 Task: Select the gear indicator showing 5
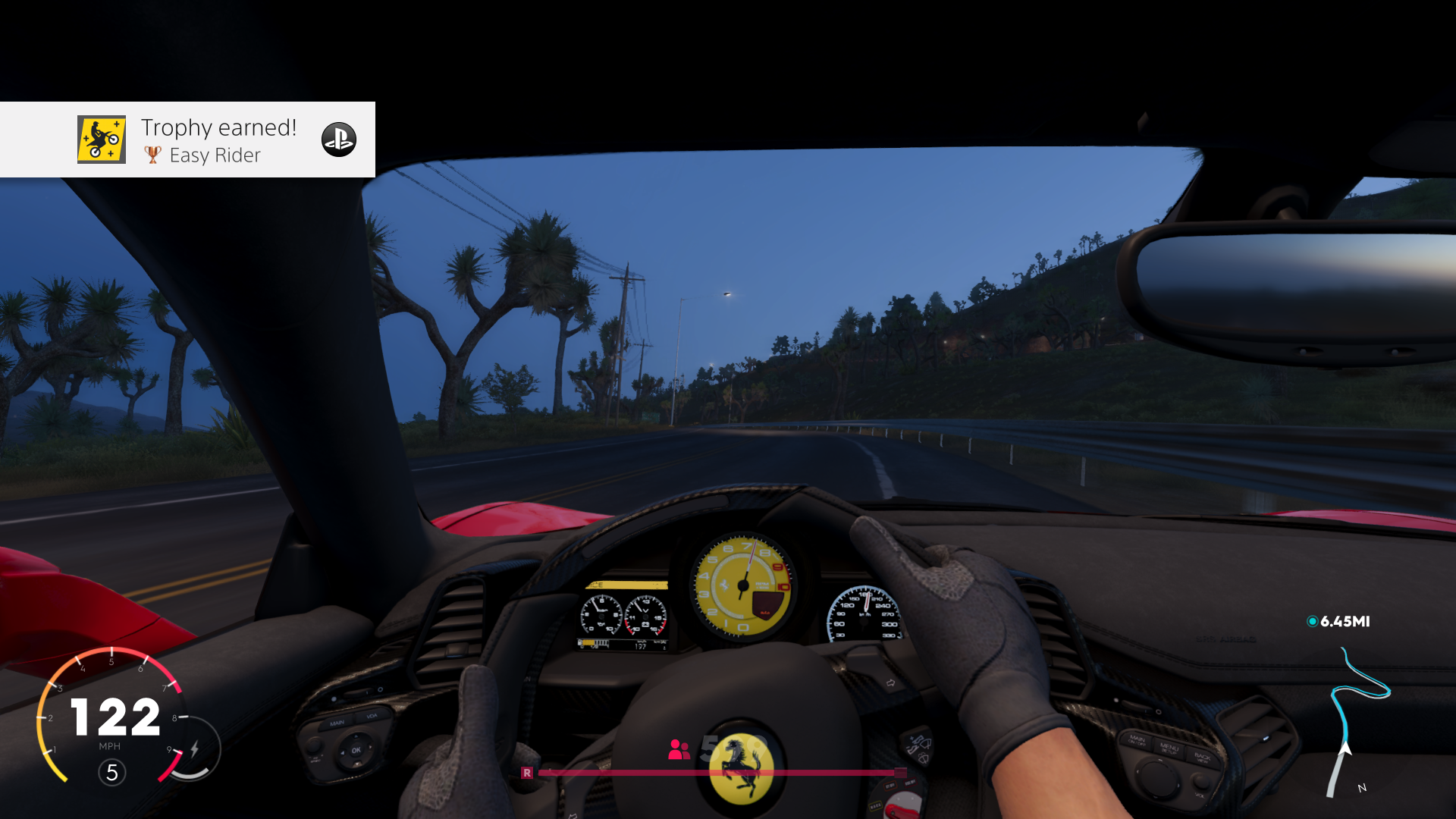(x=111, y=773)
